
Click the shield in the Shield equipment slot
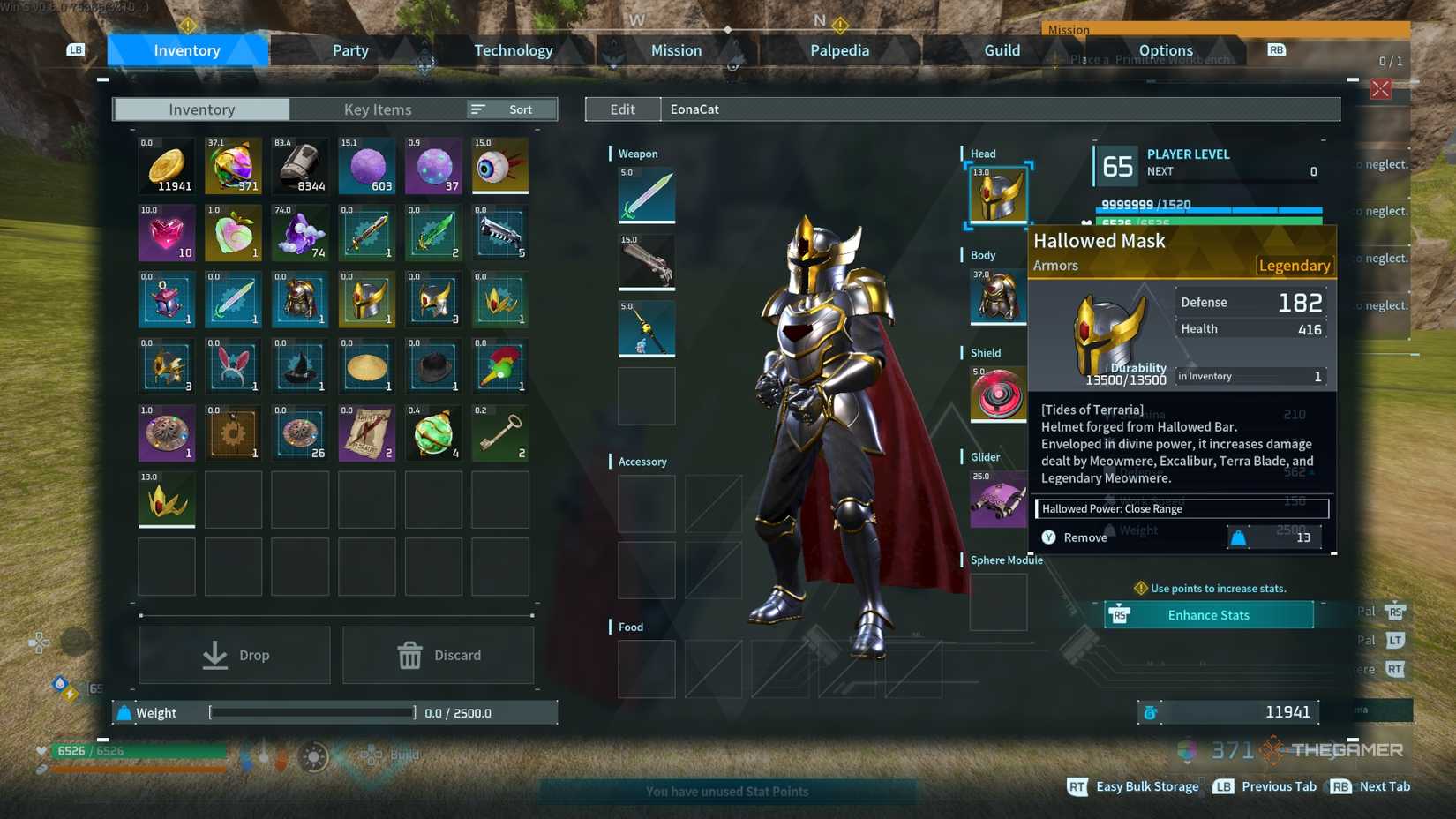pyautogui.click(x=998, y=394)
